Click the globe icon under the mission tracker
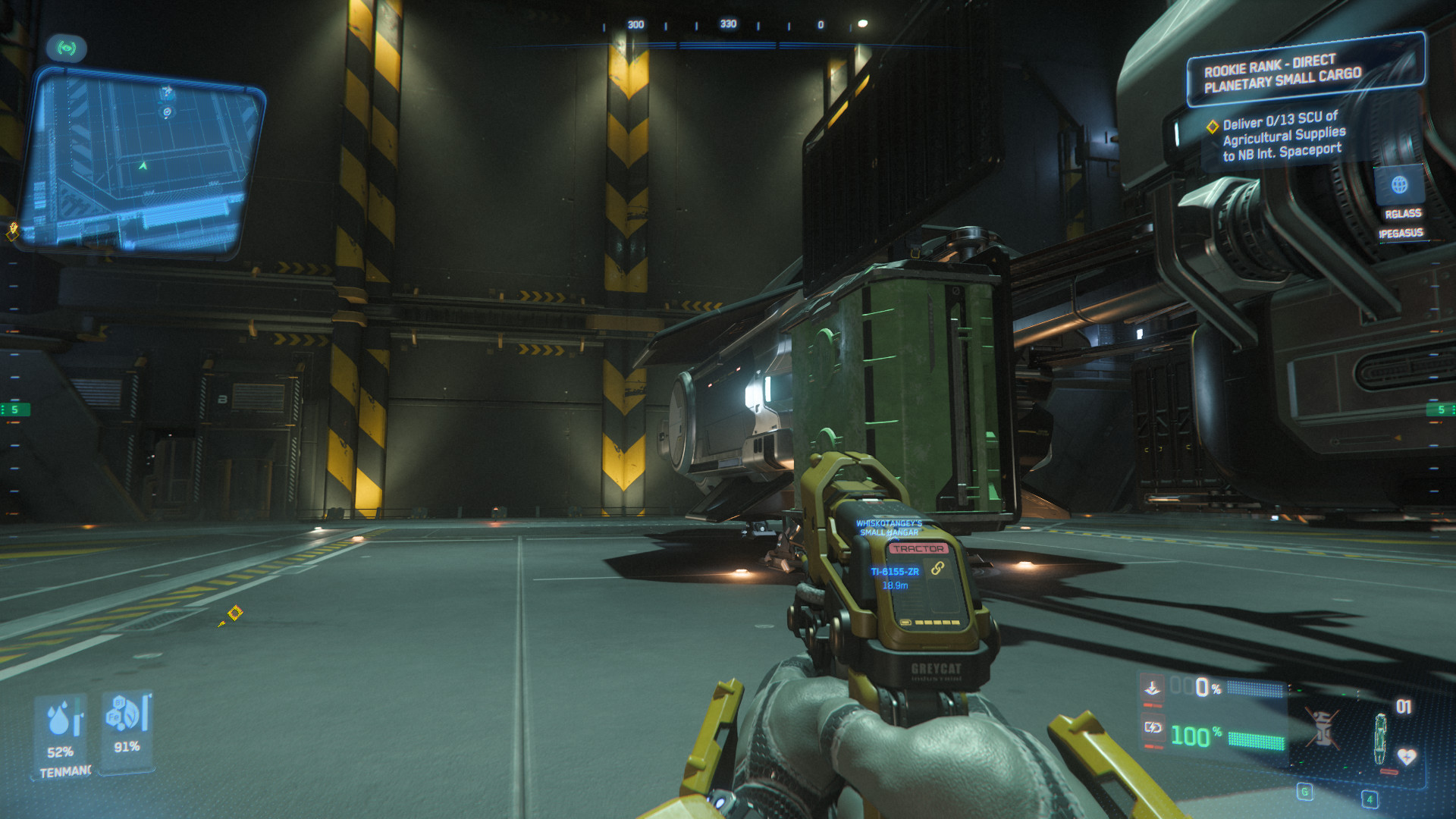Screen dimensions: 1456x819 (x=1399, y=184)
